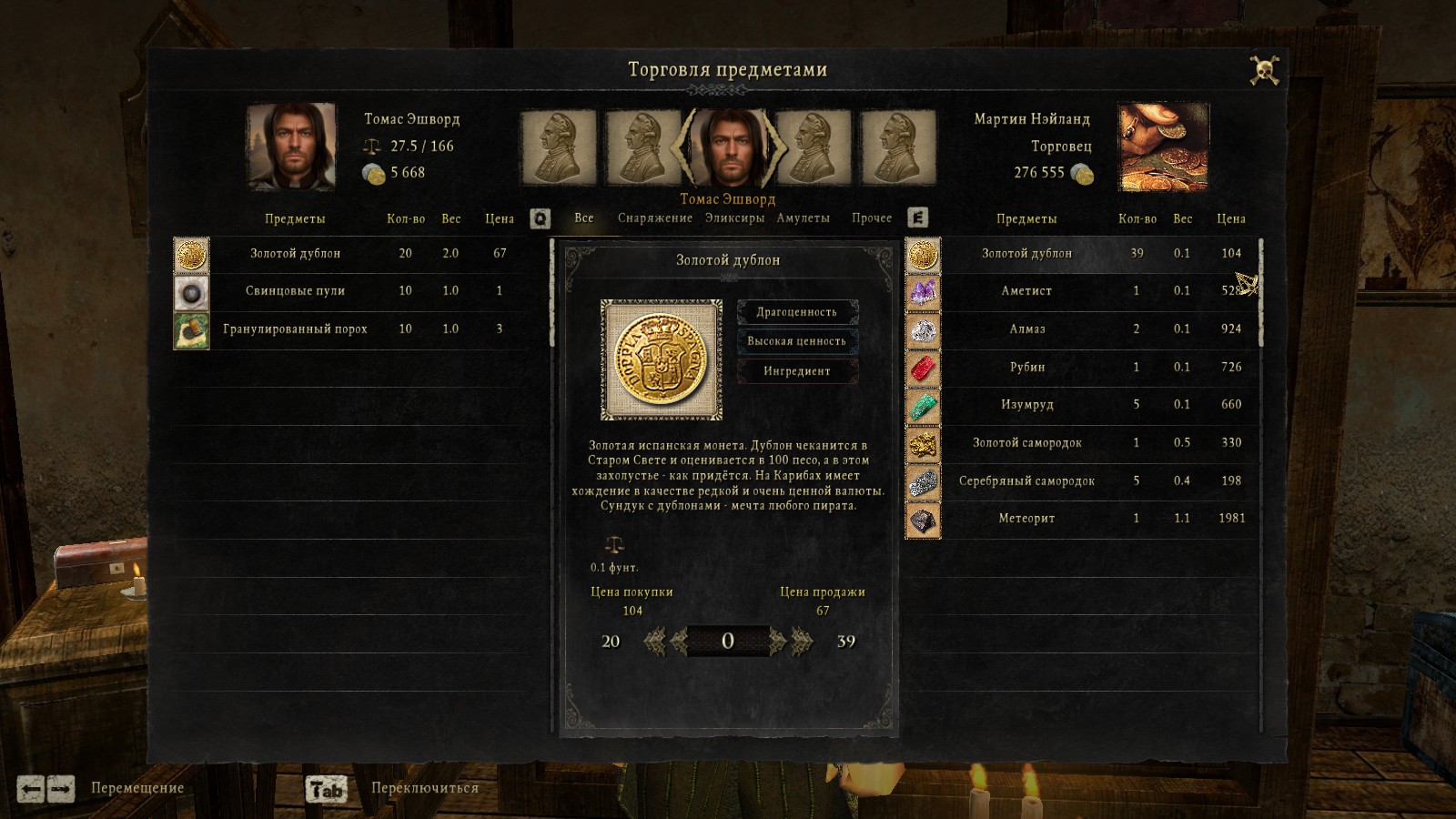The height and width of the screenshot is (819, 1456).
Task: Choose the Изумруд in the merchant list
Action: [x=1026, y=405]
